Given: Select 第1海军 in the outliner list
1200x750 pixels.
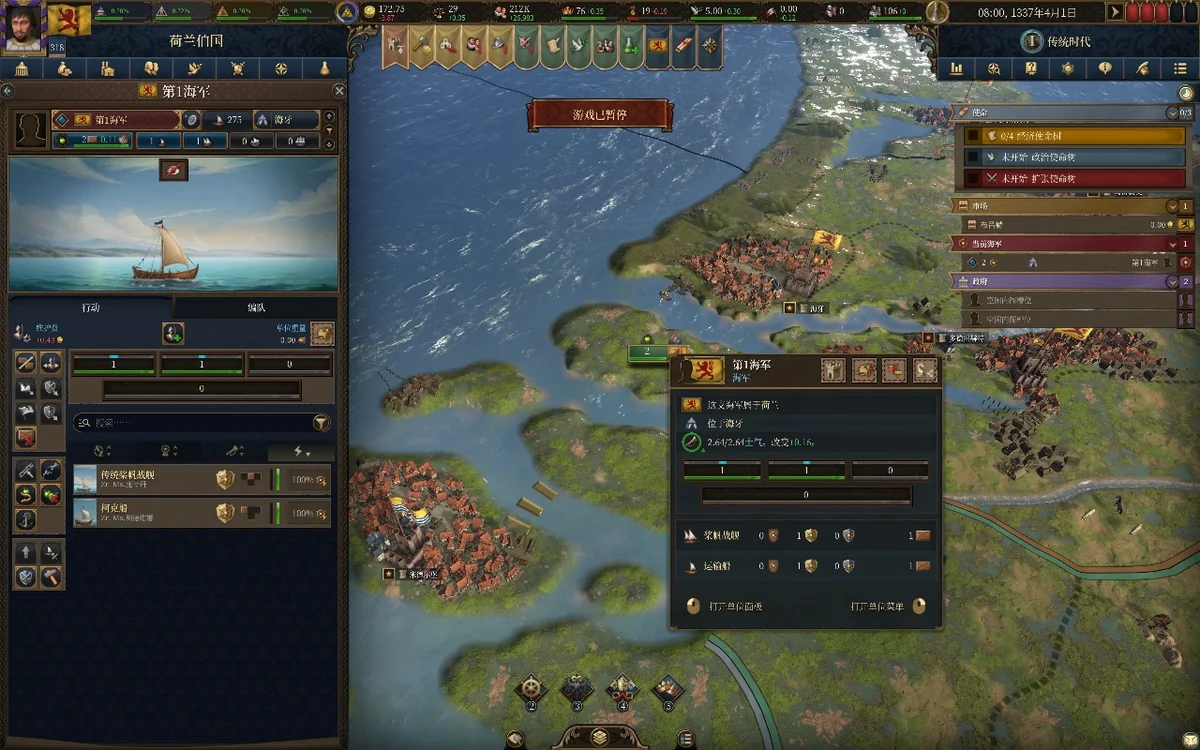Looking at the screenshot, I should point(1070,262).
